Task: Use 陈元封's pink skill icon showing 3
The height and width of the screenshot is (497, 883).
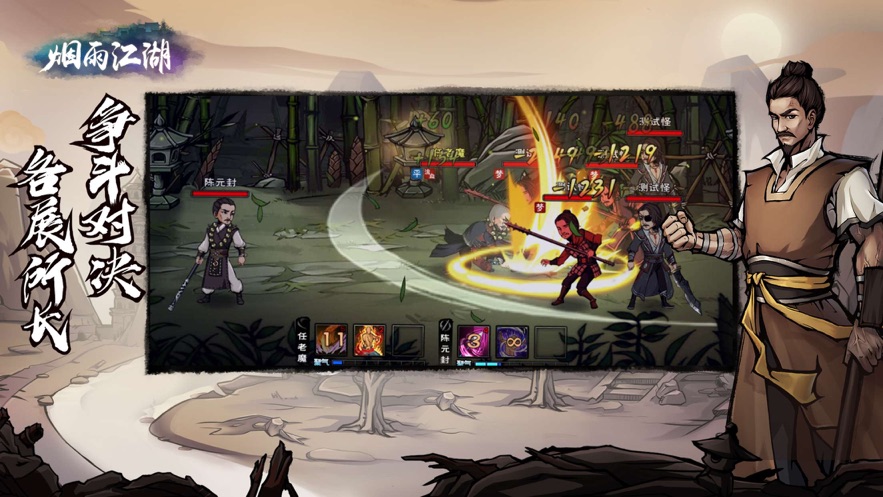Action: [x=473, y=341]
